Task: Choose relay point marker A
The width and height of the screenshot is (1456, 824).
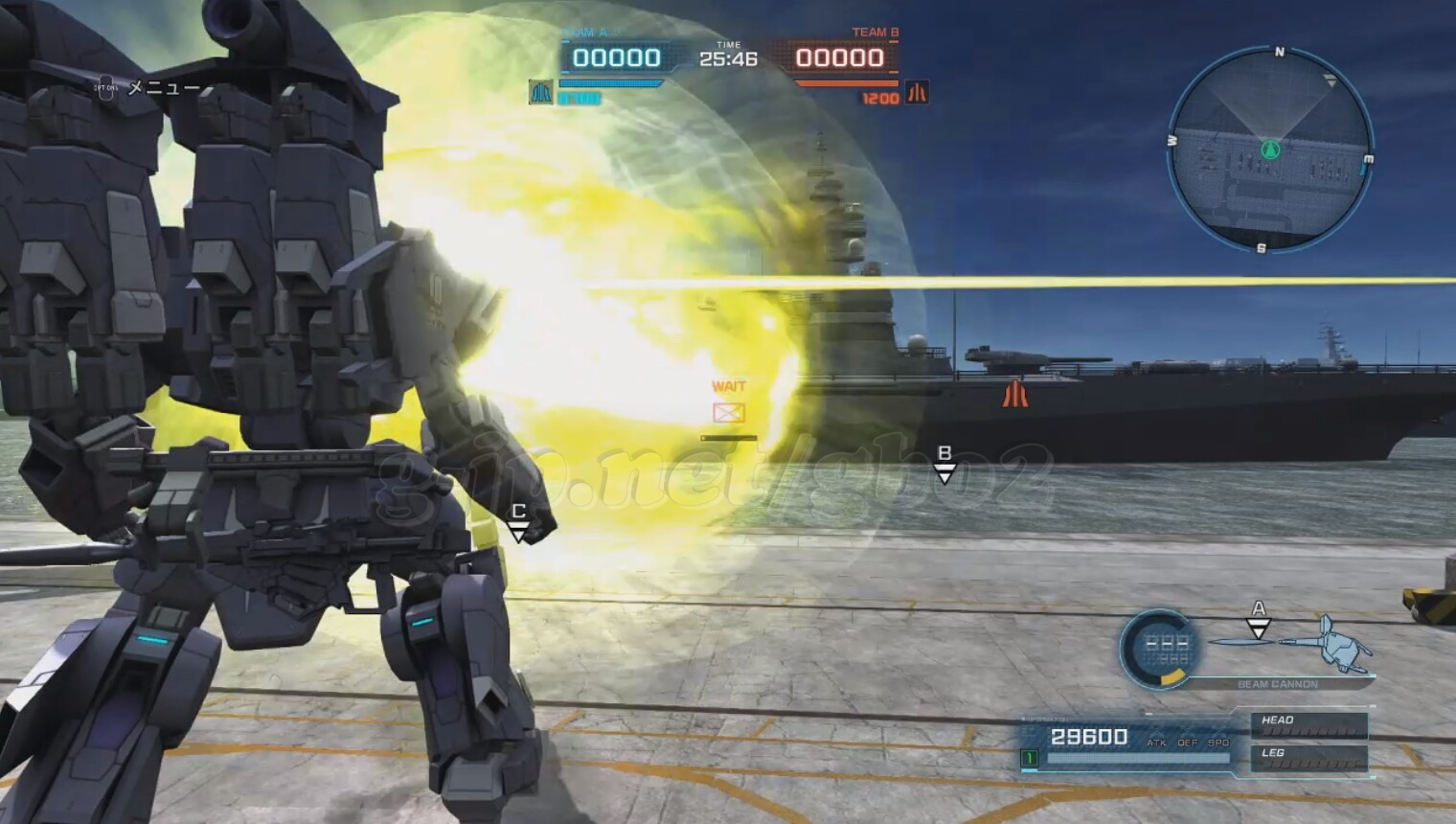Action: pos(1259,620)
